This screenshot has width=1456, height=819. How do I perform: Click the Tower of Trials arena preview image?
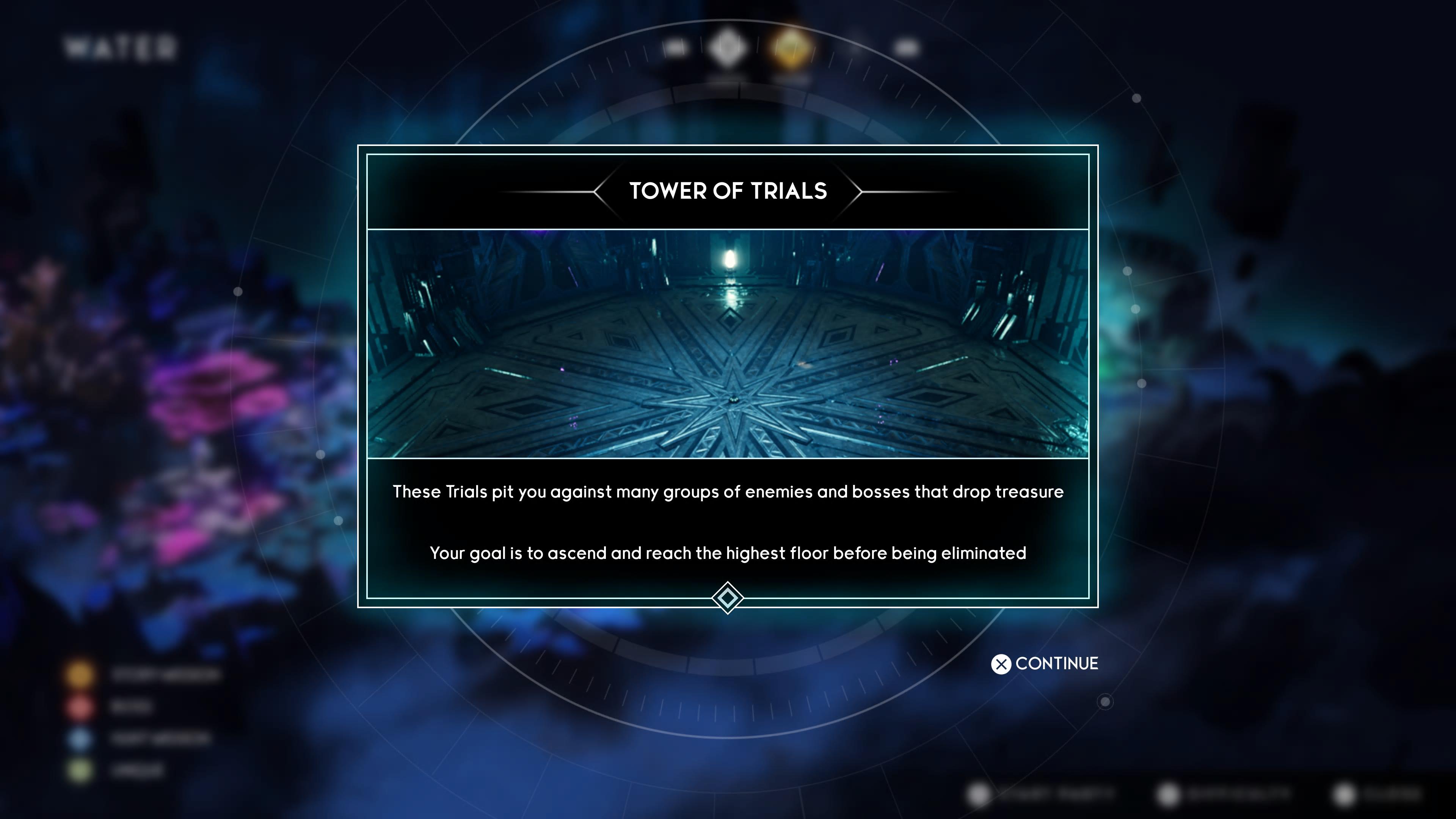click(x=728, y=350)
